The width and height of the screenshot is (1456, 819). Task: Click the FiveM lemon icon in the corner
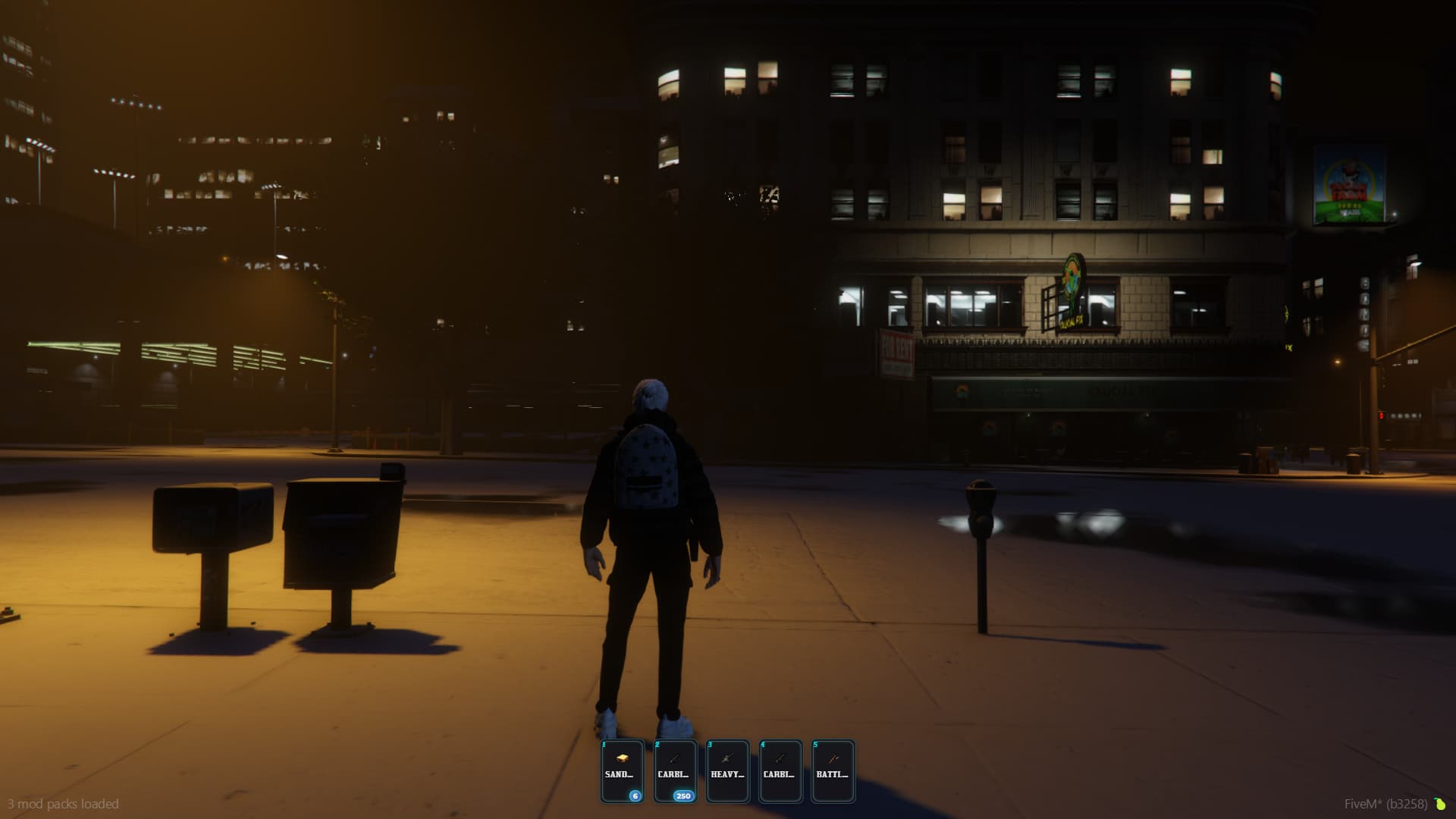pyautogui.click(x=1439, y=803)
